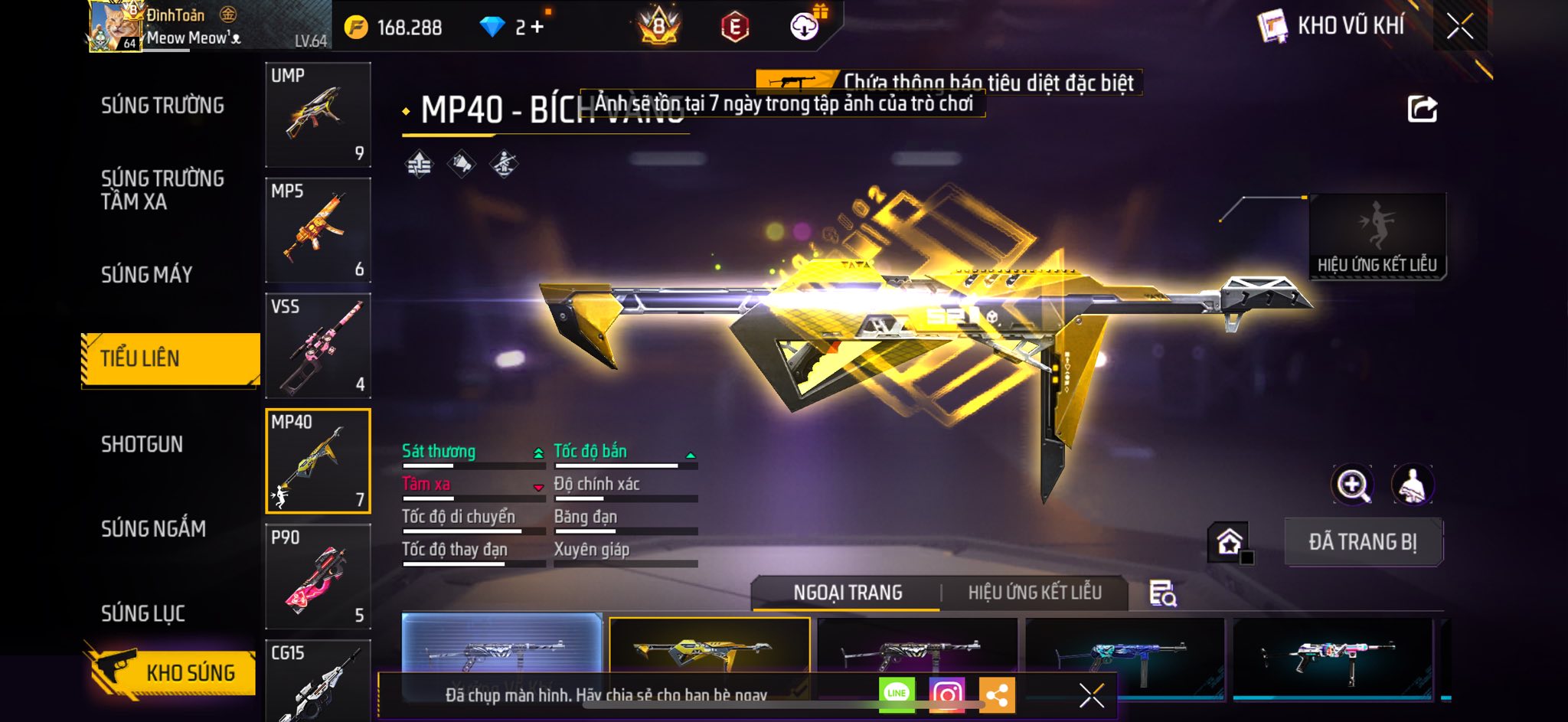Open the SÚNG LỤC category
Viewport: 1568px width, 722px height.
[x=142, y=613]
